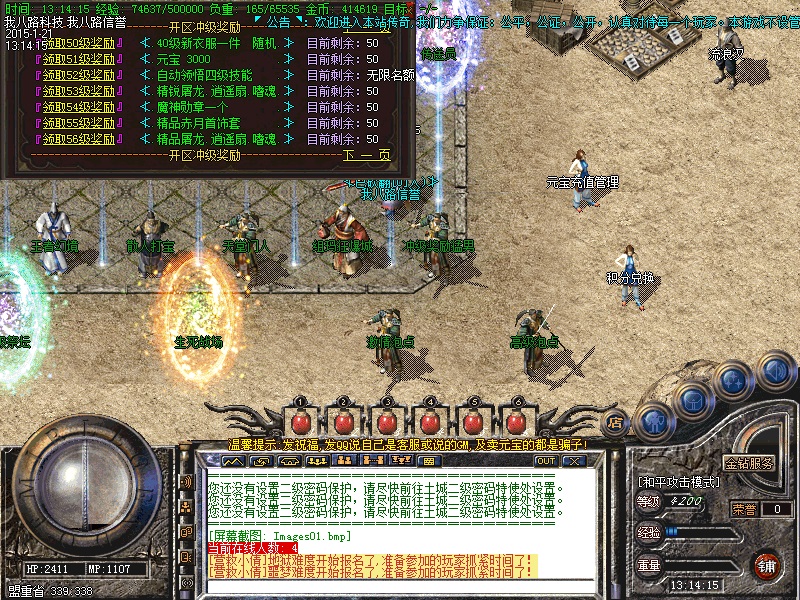Use the potion in hotbar slot 6
Image resolution: width=800 pixels, height=600 pixels.
(x=518, y=420)
